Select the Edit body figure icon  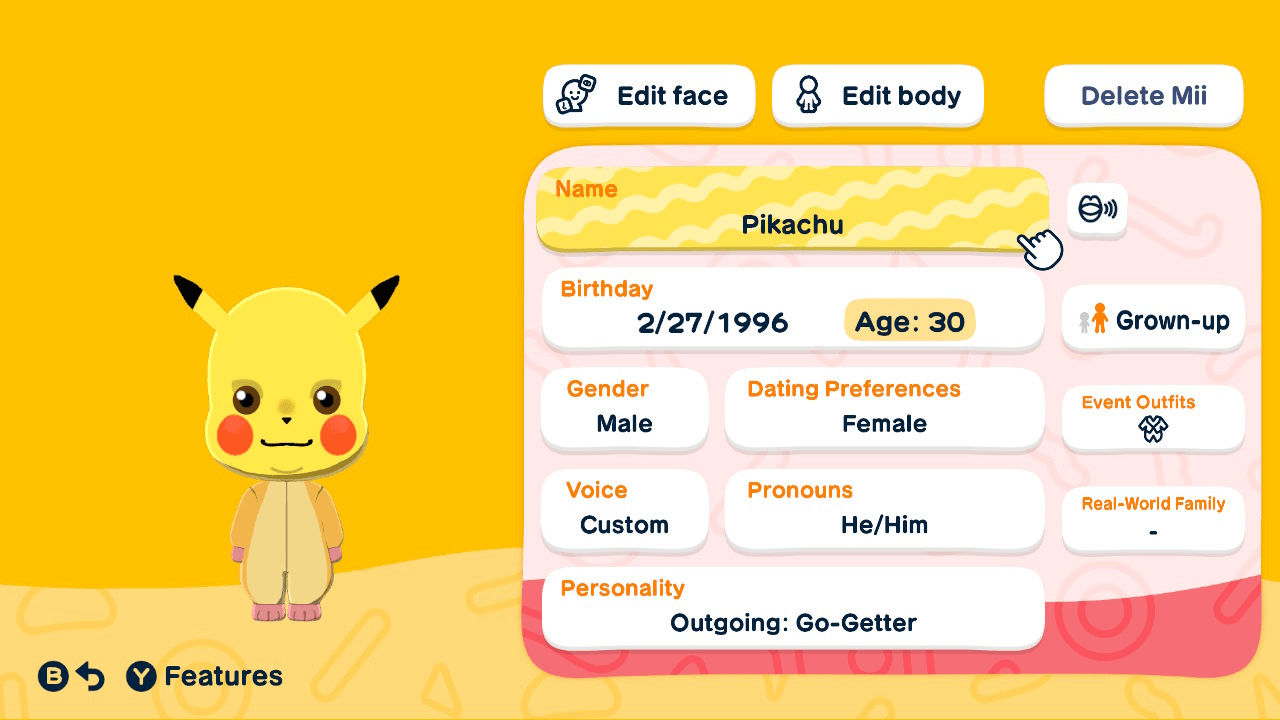coord(807,95)
